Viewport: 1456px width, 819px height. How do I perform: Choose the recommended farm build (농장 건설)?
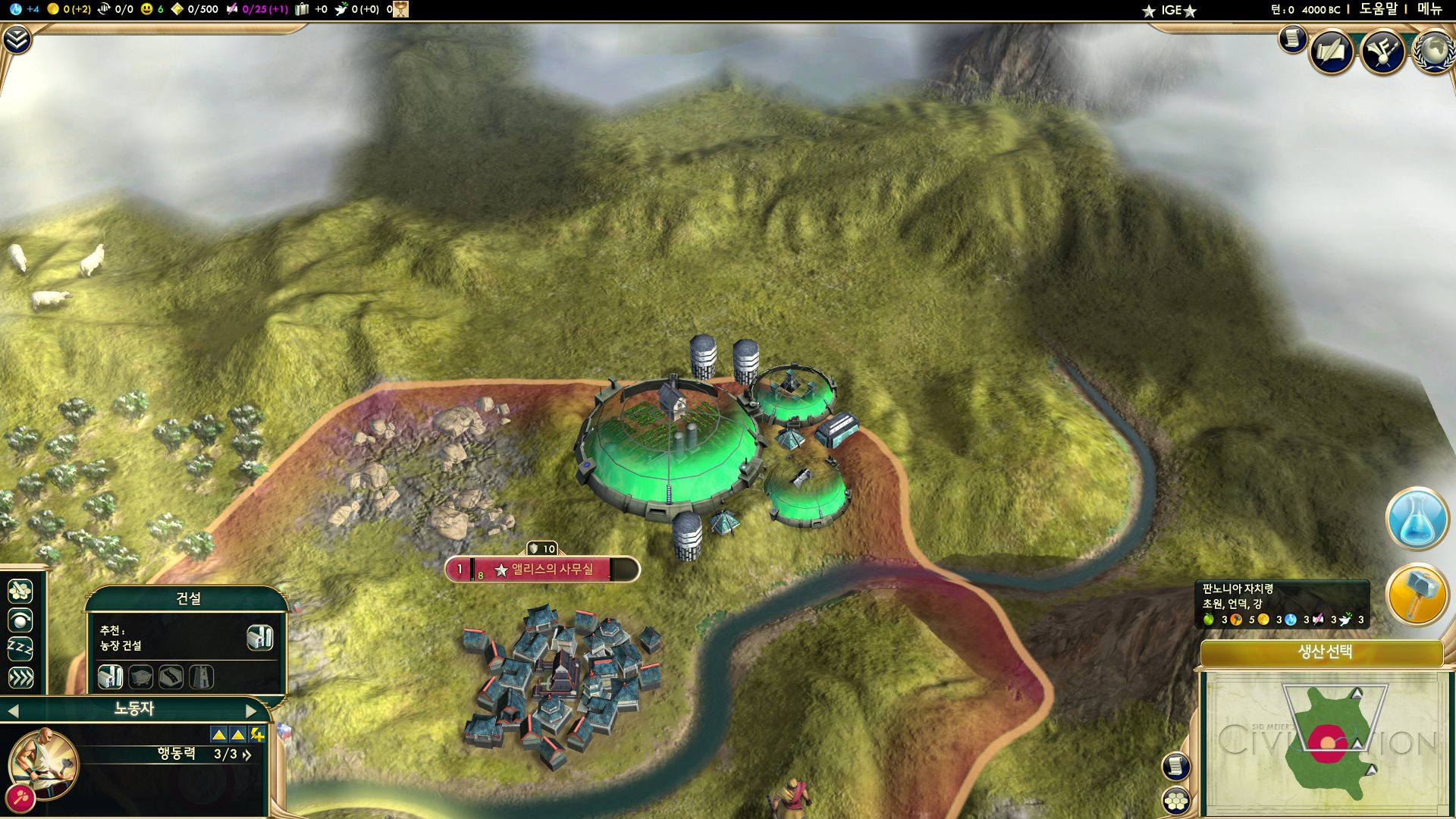(x=259, y=638)
